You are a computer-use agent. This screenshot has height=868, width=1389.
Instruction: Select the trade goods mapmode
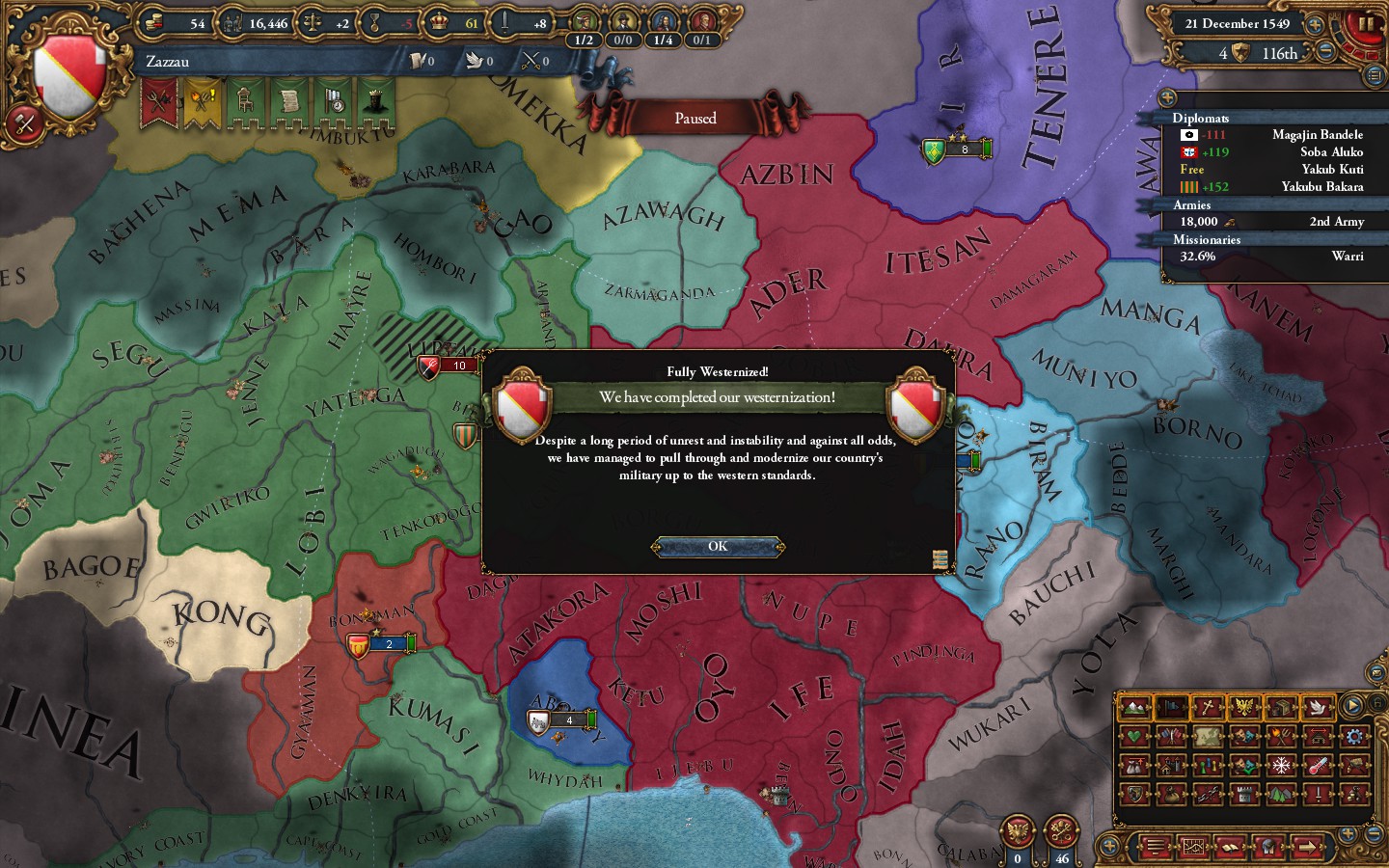click(x=1279, y=707)
